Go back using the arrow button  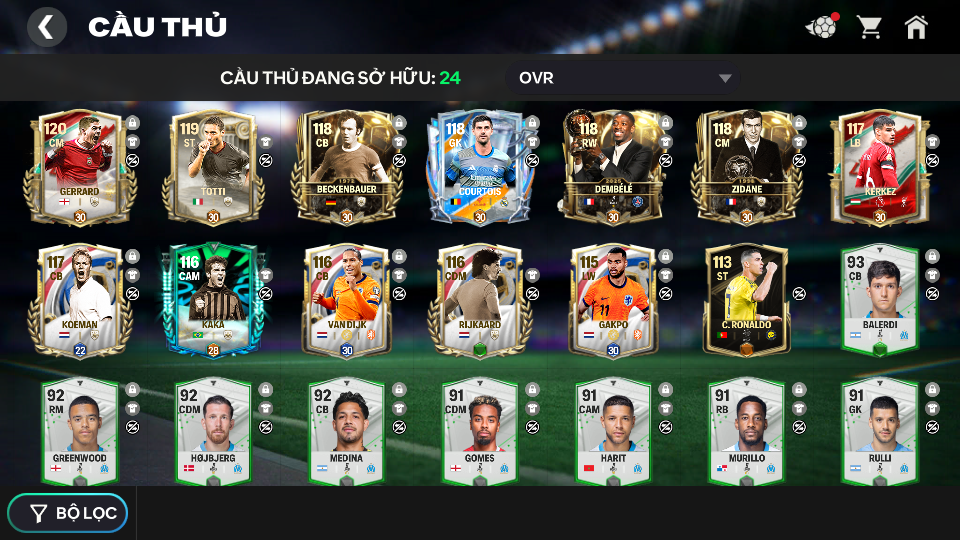click(x=46, y=27)
